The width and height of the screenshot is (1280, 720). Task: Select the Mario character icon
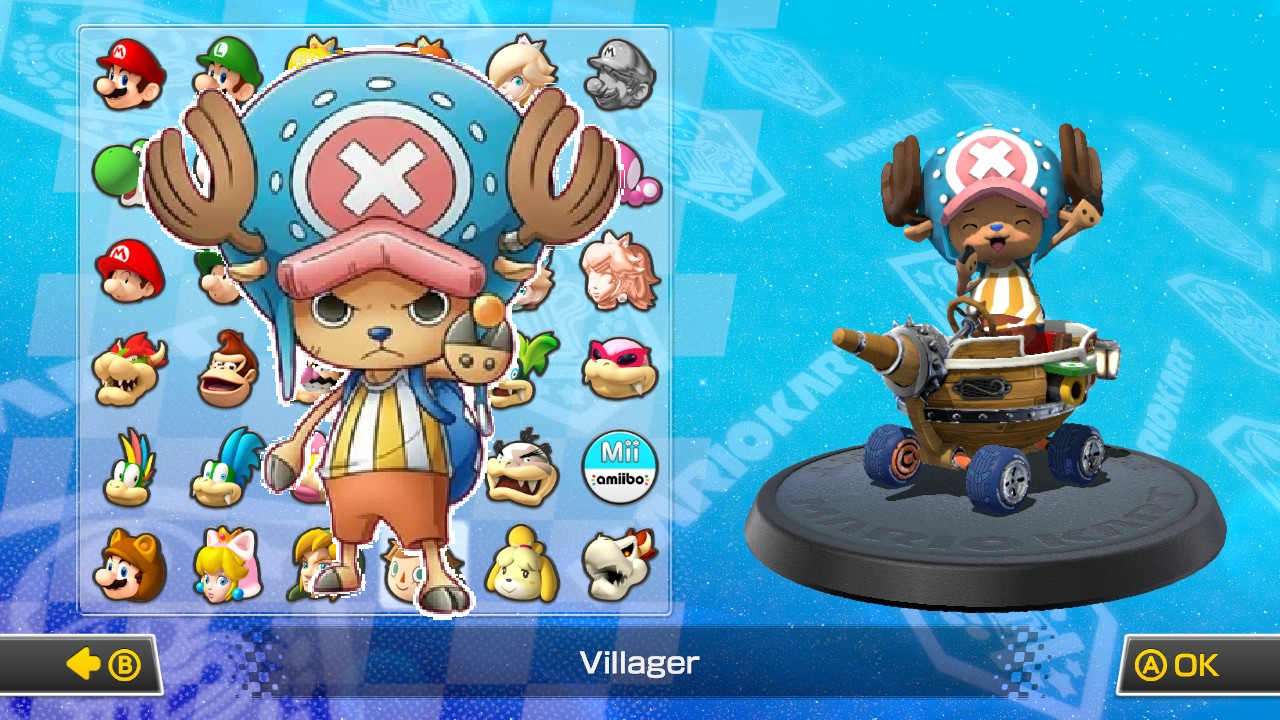tap(127, 72)
